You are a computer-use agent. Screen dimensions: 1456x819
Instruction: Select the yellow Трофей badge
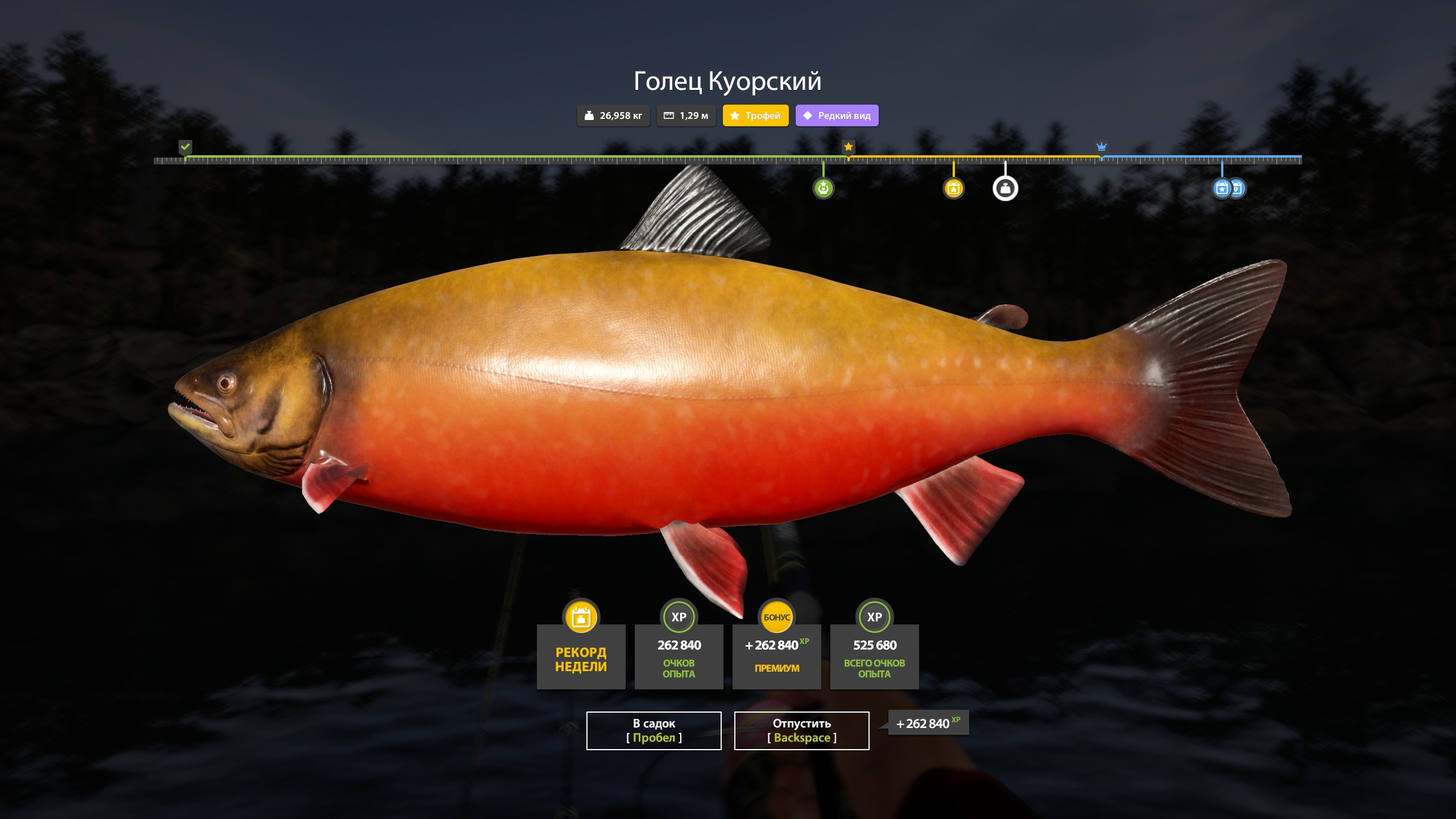coord(755,115)
